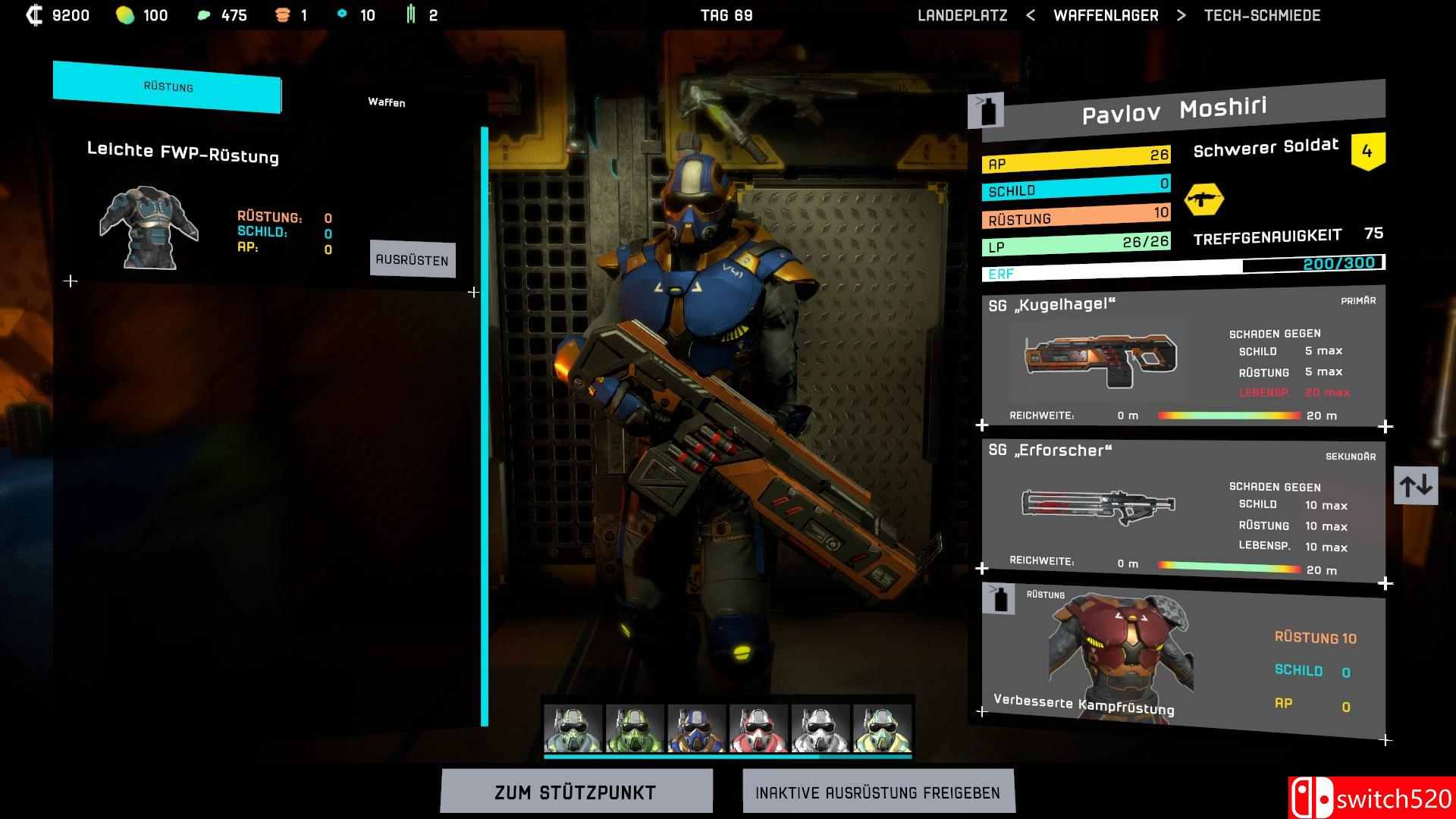The width and height of the screenshot is (1456, 819).
Task: Select the SG Erforscher secondary weapon panel
Action: (1183, 510)
